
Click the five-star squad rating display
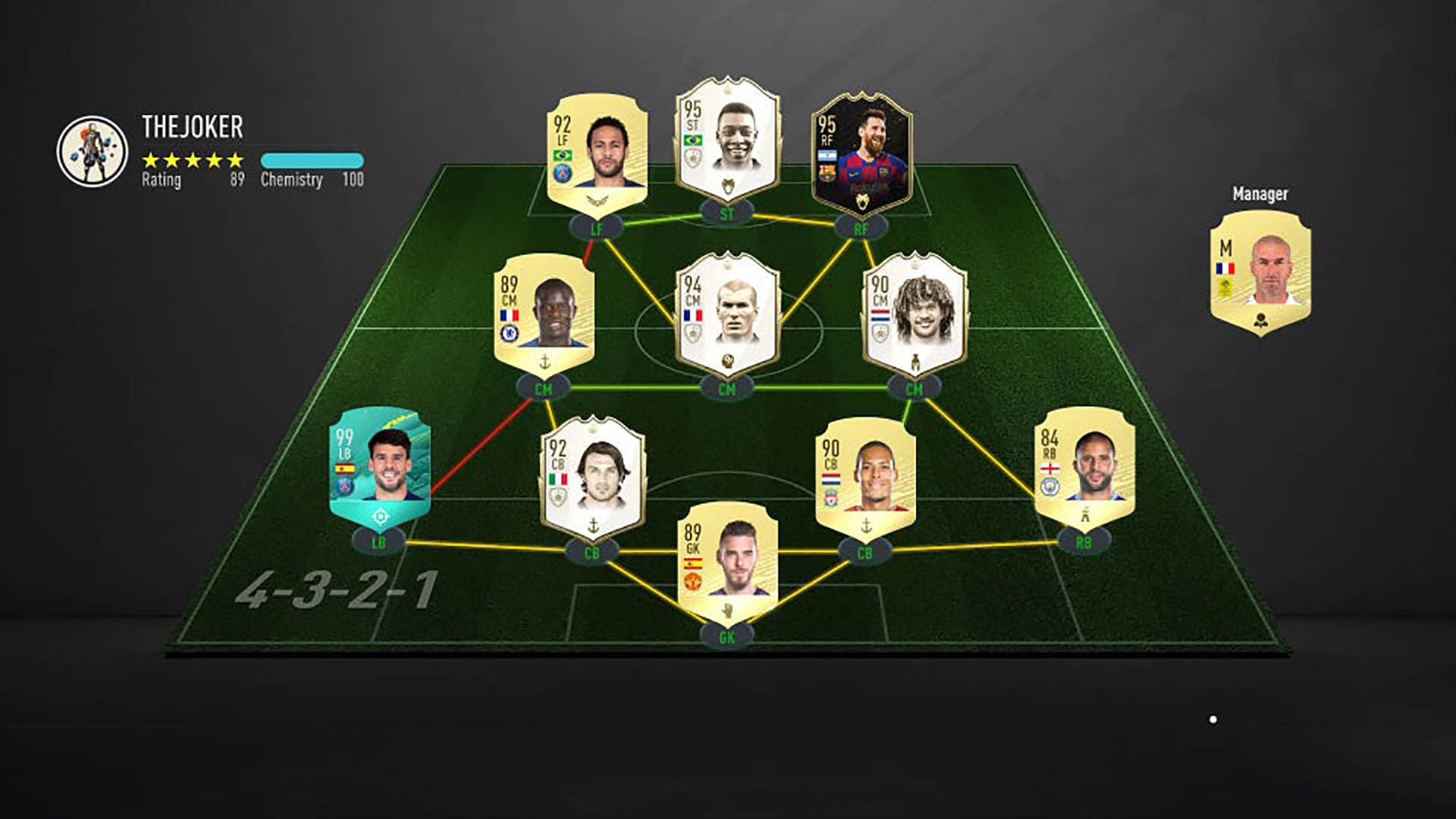(x=192, y=162)
